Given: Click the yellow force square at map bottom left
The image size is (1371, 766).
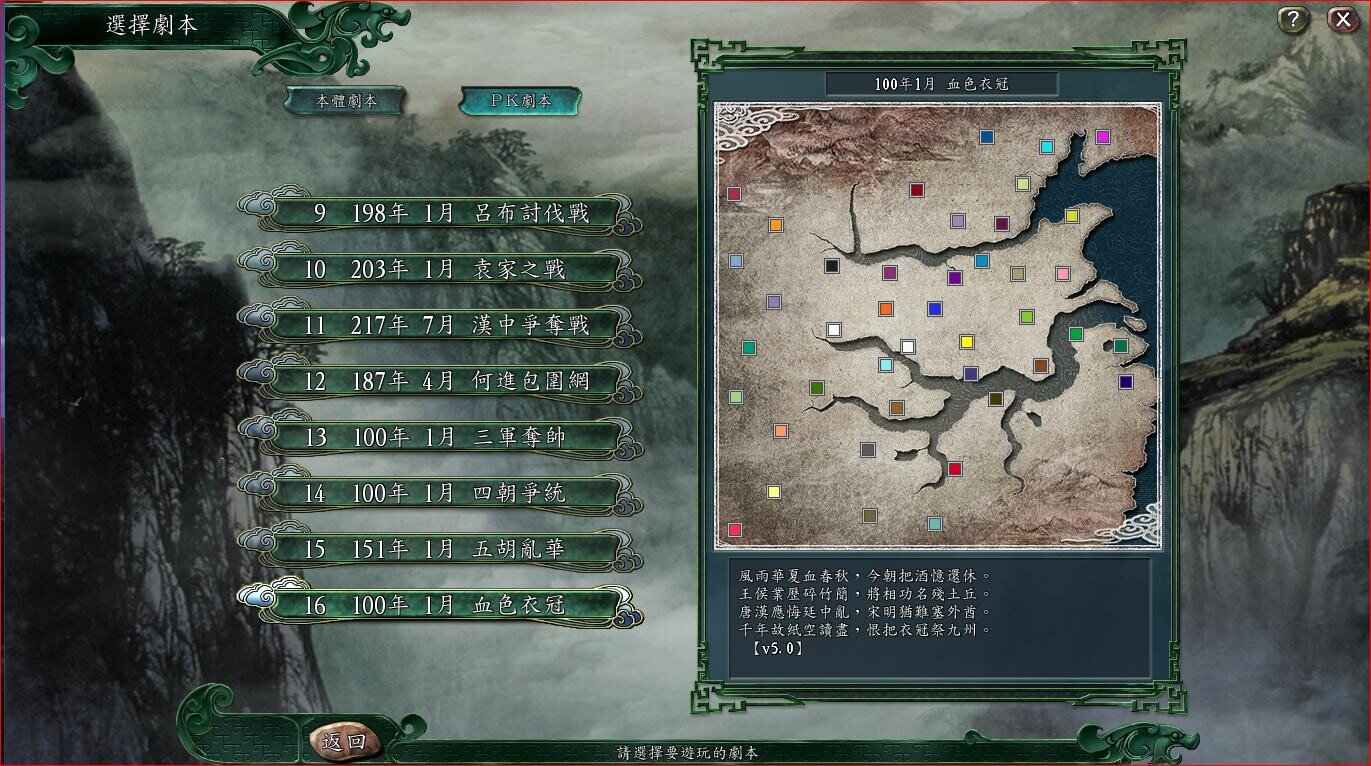Looking at the screenshot, I should click(772, 491).
